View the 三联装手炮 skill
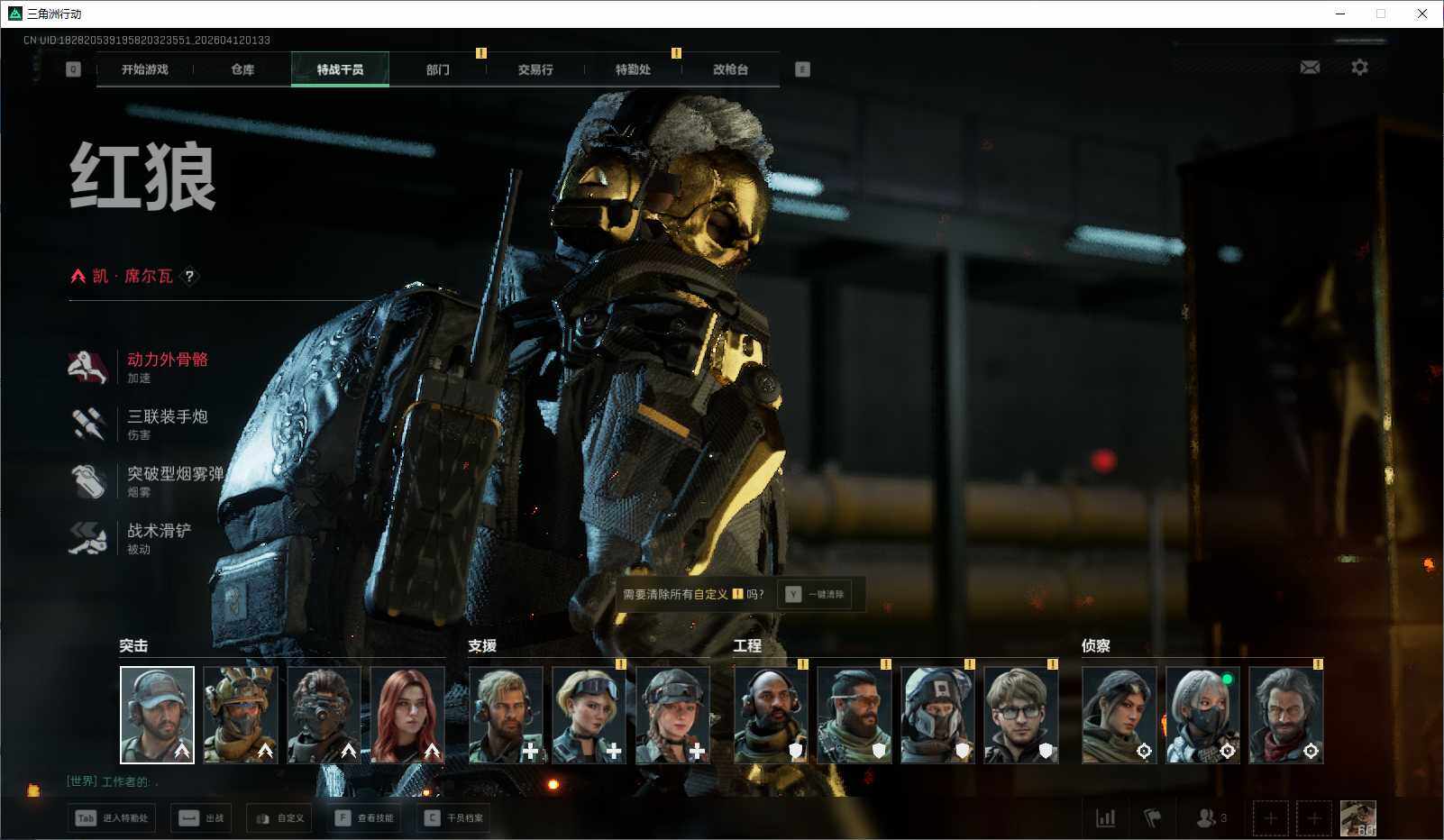This screenshot has height=840, width=1444. click(167, 416)
